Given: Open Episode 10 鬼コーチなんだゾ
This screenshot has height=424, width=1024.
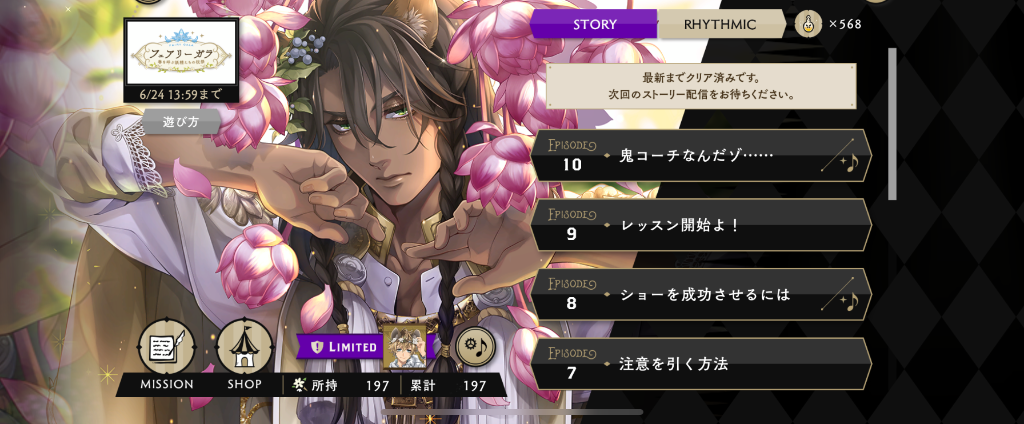Looking at the screenshot, I should click(x=700, y=155).
